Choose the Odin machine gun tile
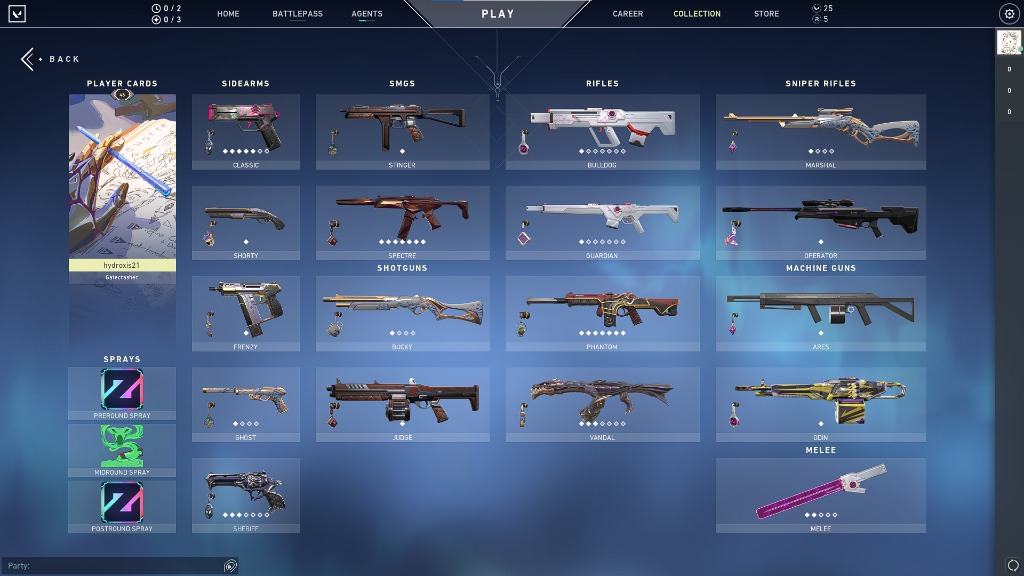1024x576 pixels. (x=821, y=404)
